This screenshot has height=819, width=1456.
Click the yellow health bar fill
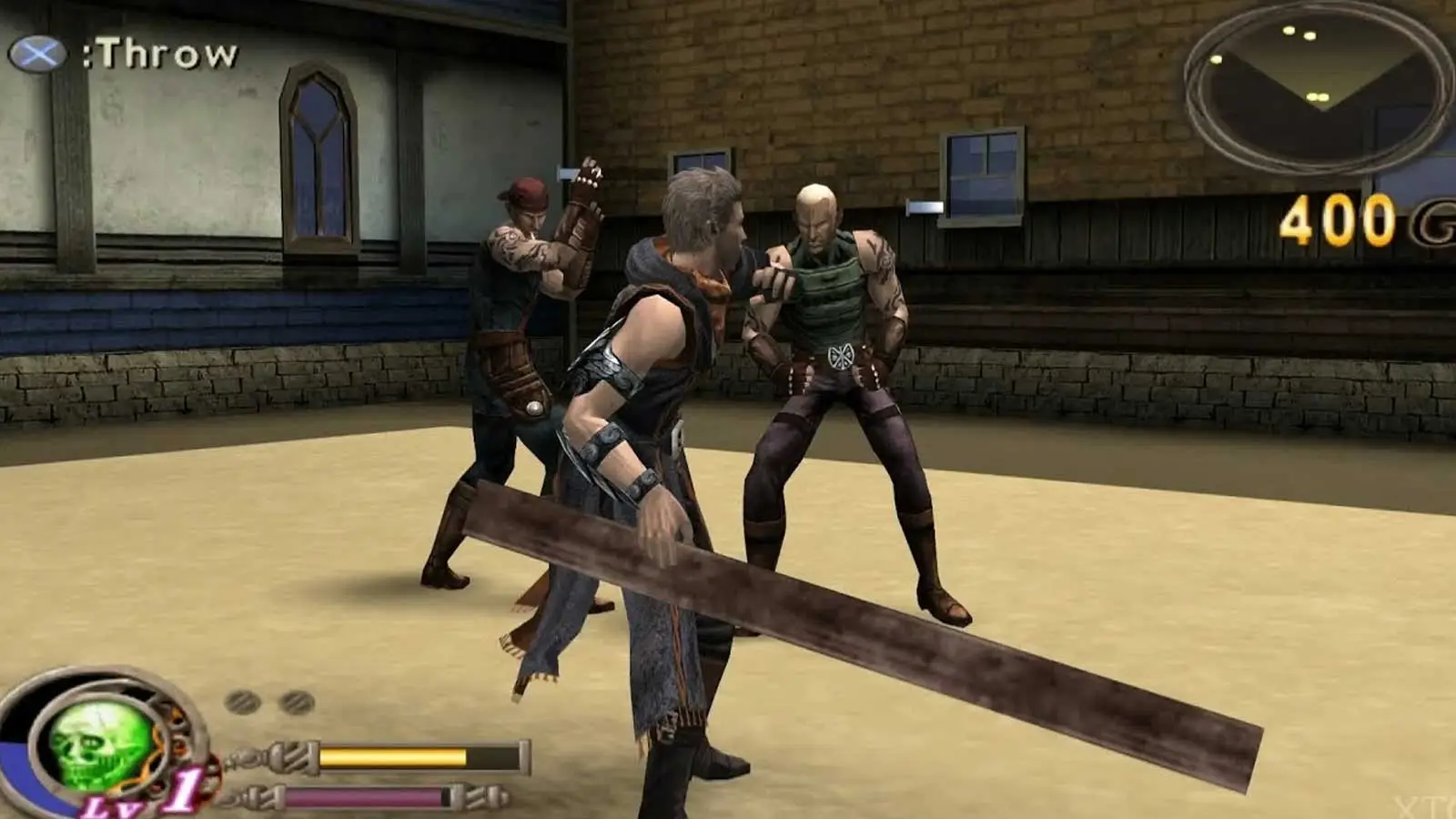coord(391,755)
